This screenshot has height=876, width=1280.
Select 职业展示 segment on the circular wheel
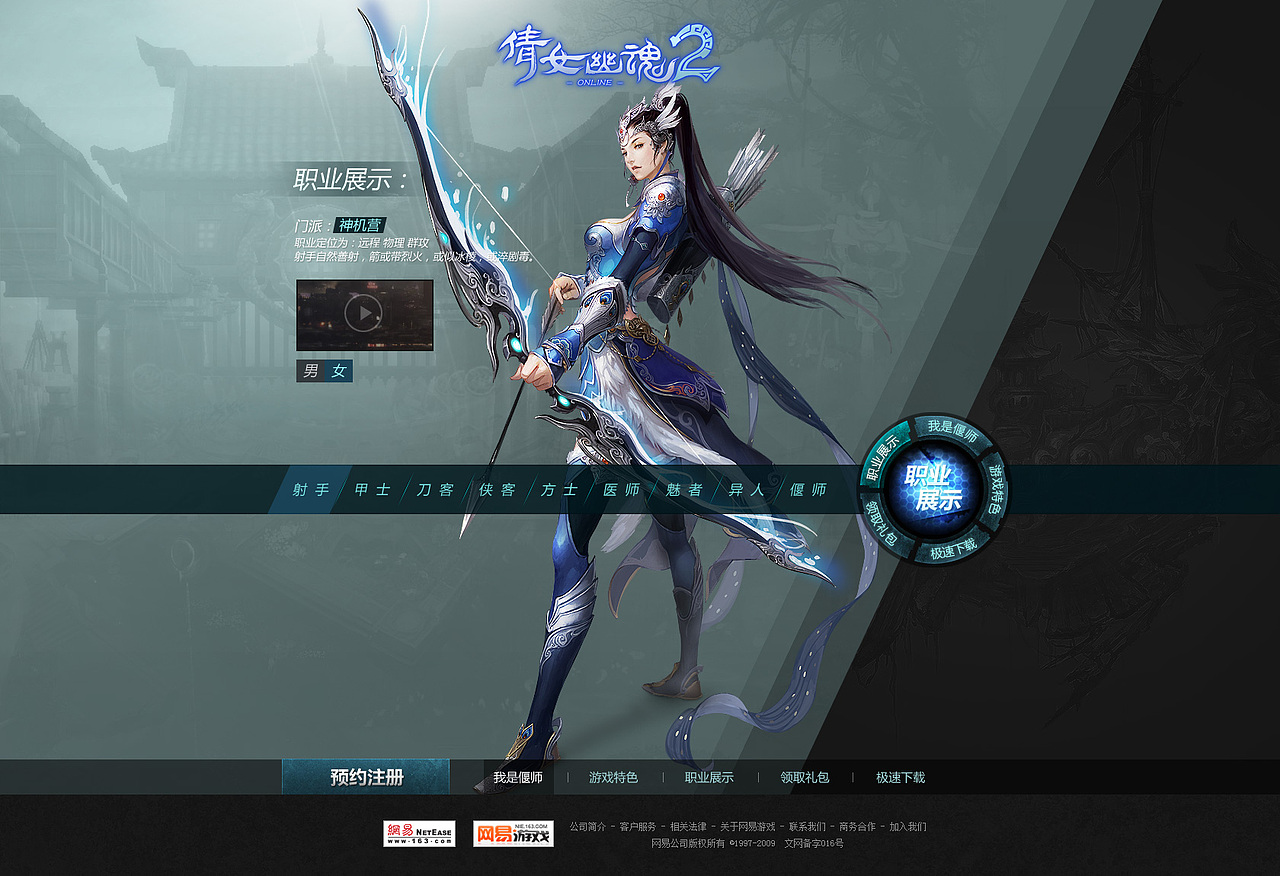point(885,450)
